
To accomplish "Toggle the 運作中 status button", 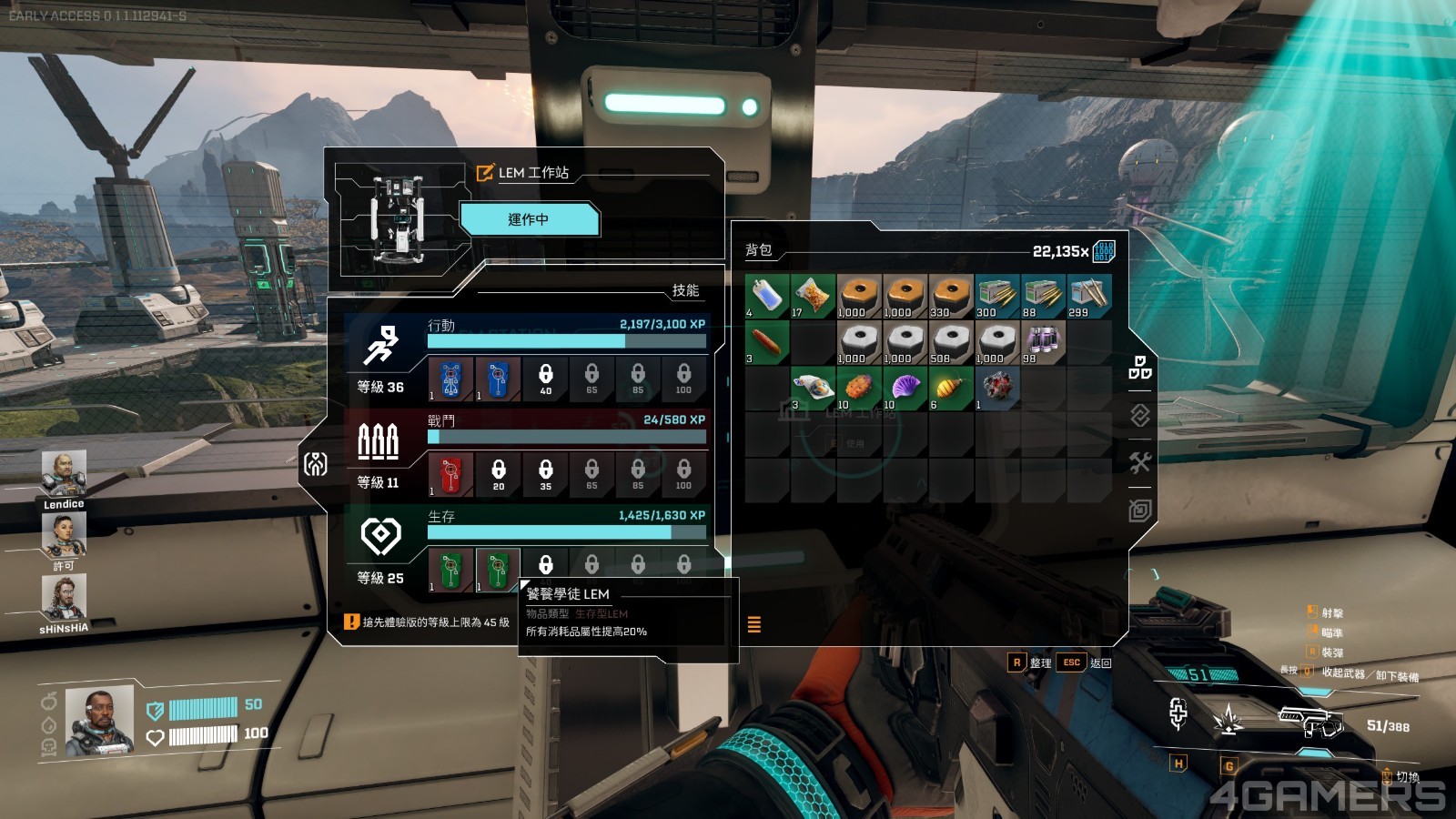I will 529,219.
